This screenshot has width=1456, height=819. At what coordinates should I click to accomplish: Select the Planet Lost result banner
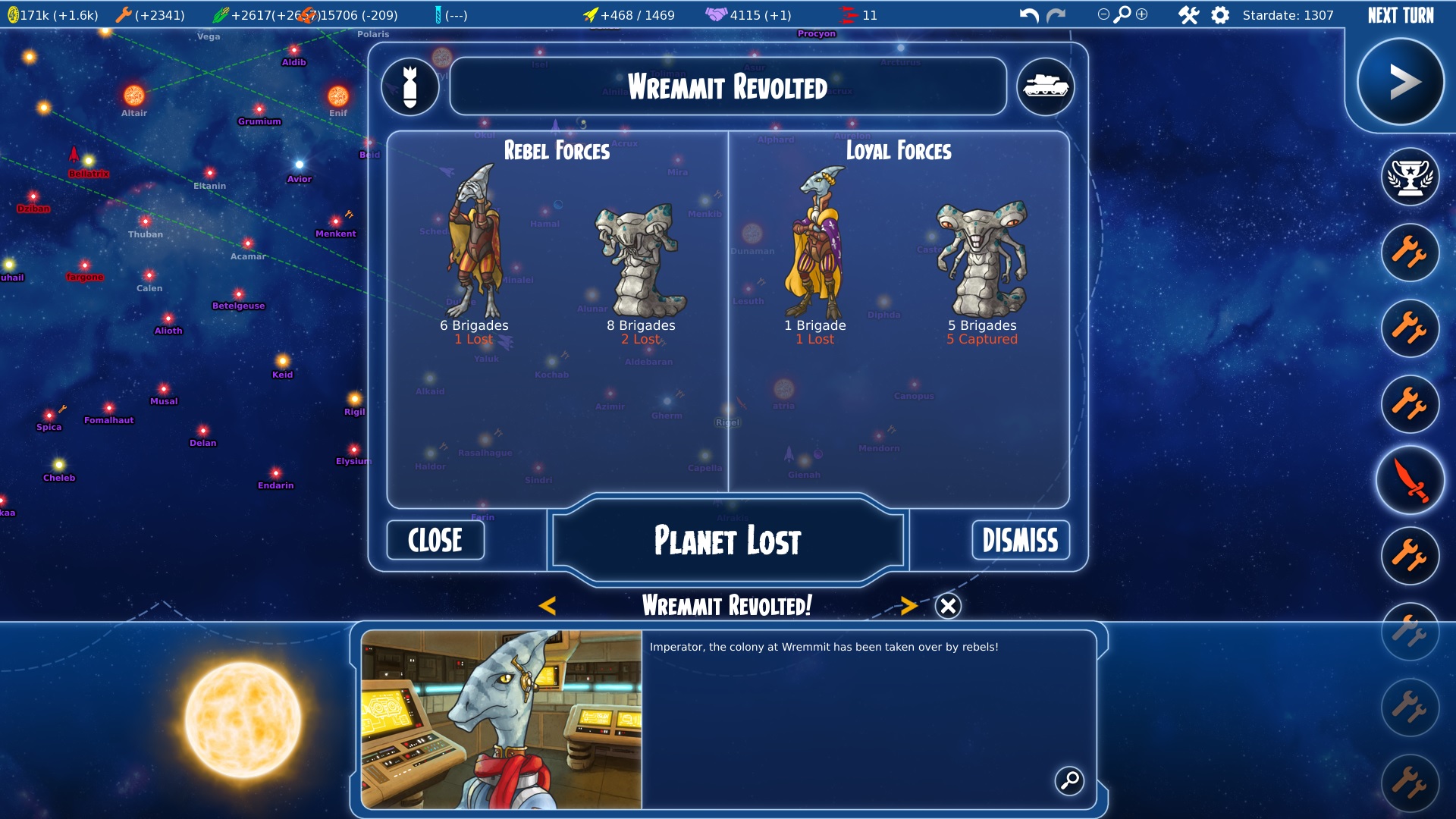[727, 541]
